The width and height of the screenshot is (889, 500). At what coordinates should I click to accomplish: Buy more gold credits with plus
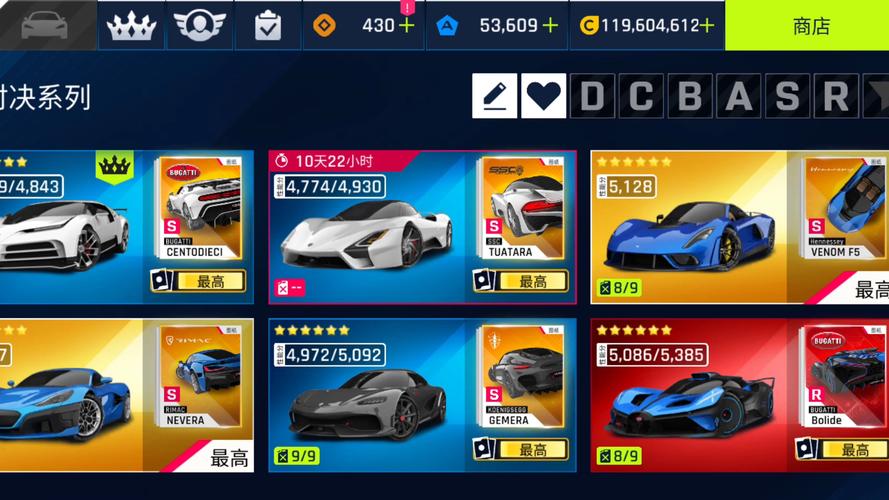(x=707, y=26)
